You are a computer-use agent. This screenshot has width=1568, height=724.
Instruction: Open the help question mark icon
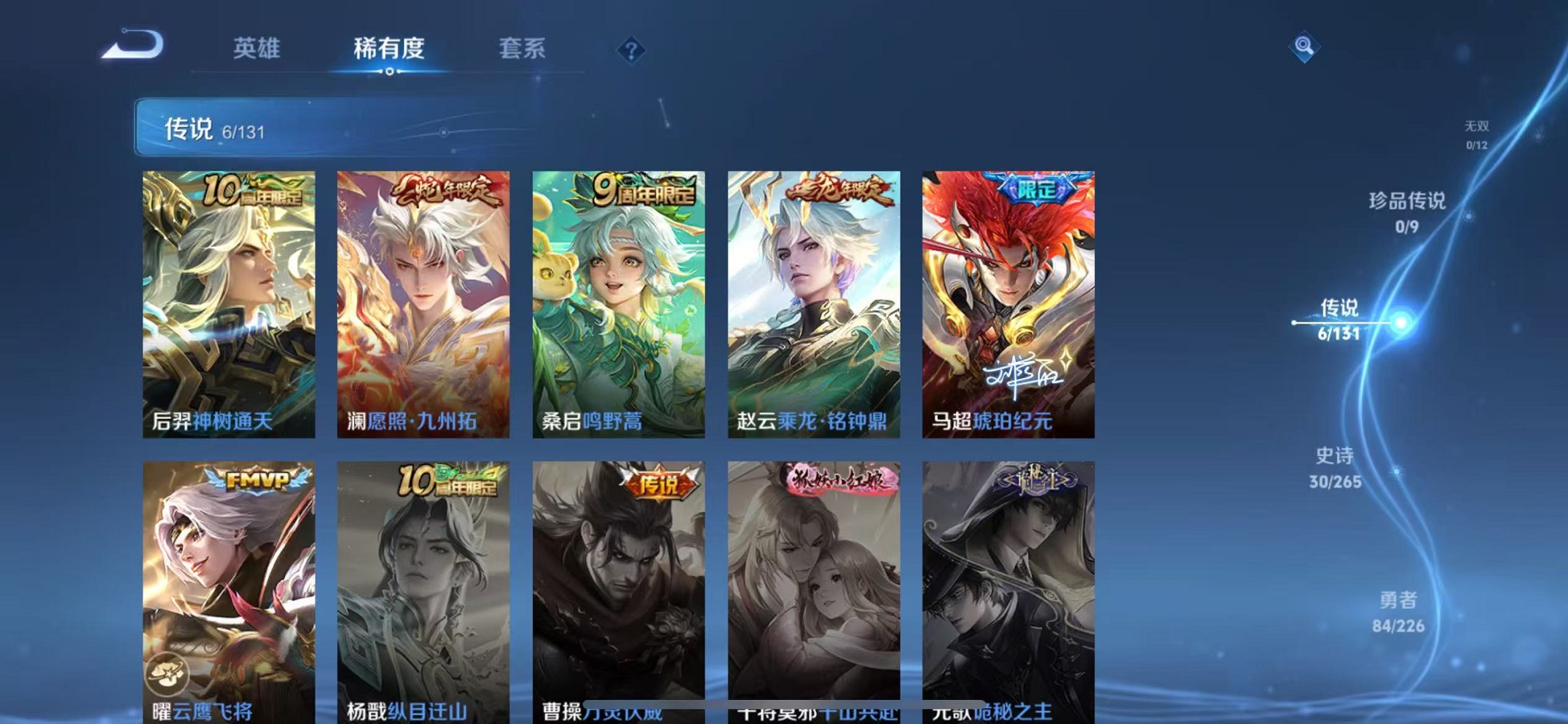pos(632,48)
